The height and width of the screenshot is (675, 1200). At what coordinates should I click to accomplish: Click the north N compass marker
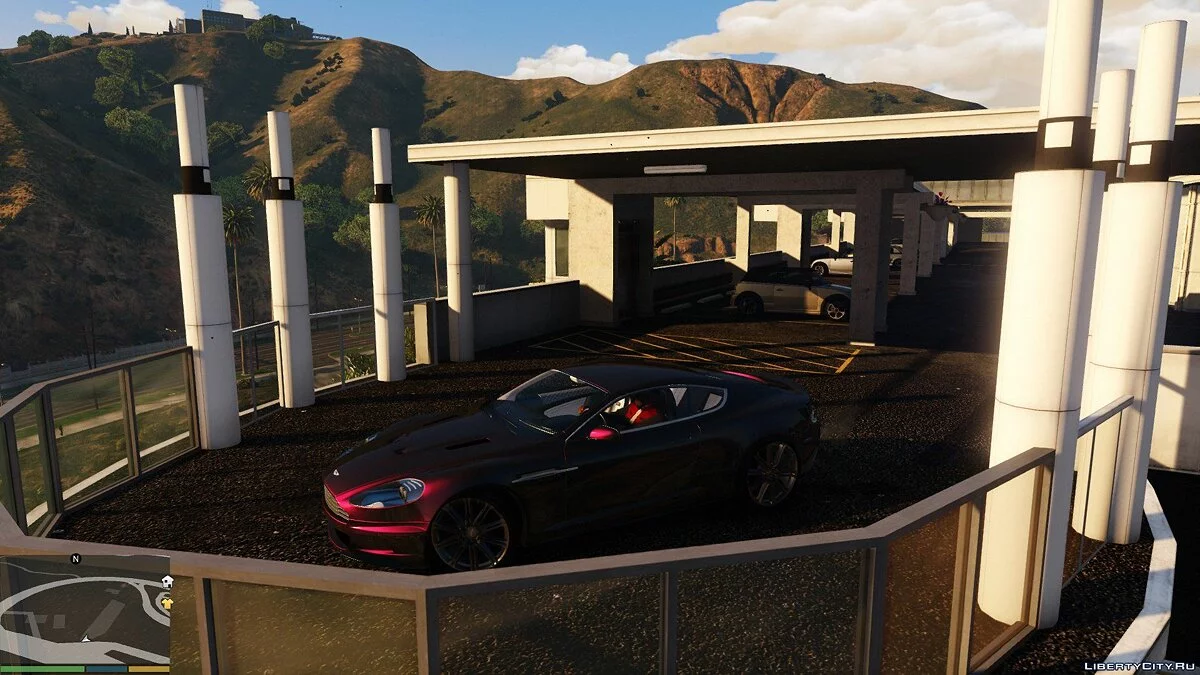[x=75, y=558]
